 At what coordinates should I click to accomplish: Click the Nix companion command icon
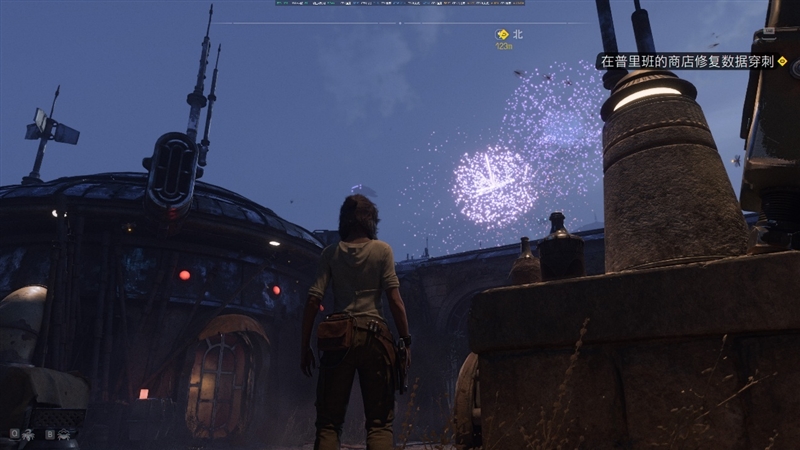point(28,435)
